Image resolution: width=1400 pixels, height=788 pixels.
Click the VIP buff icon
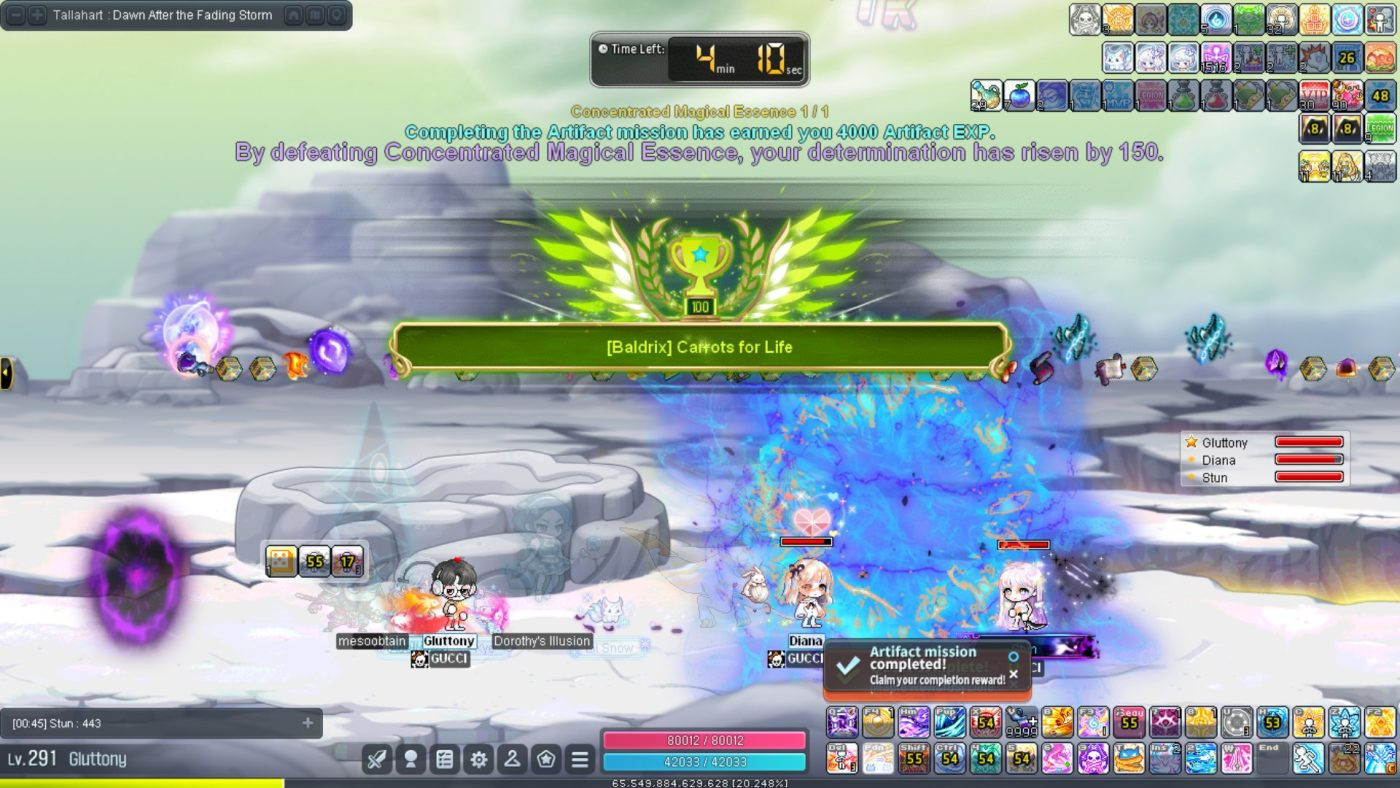point(1315,95)
